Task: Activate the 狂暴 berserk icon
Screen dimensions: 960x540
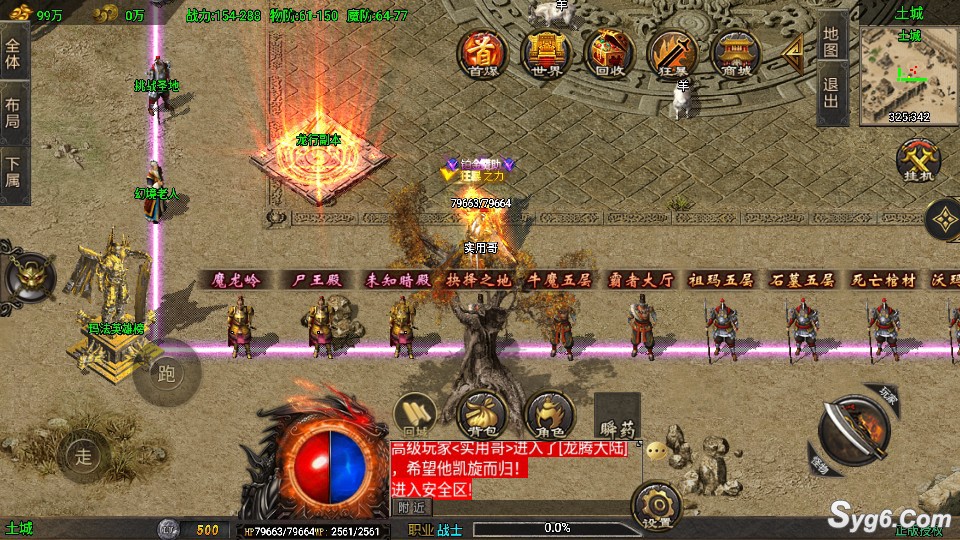Action: tap(671, 52)
